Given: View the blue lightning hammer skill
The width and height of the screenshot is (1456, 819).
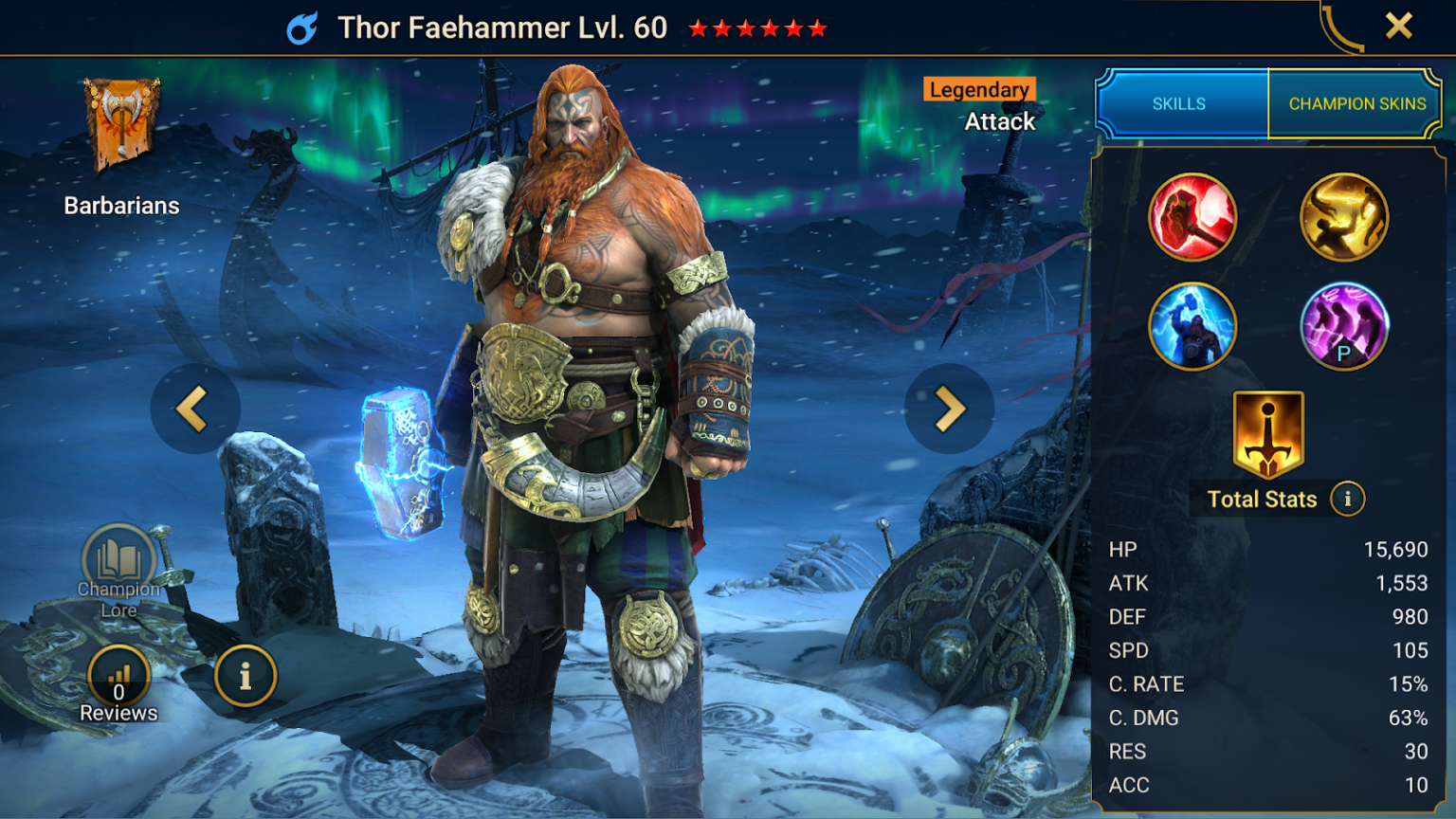Looking at the screenshot, I should [x=1192, y=326].
